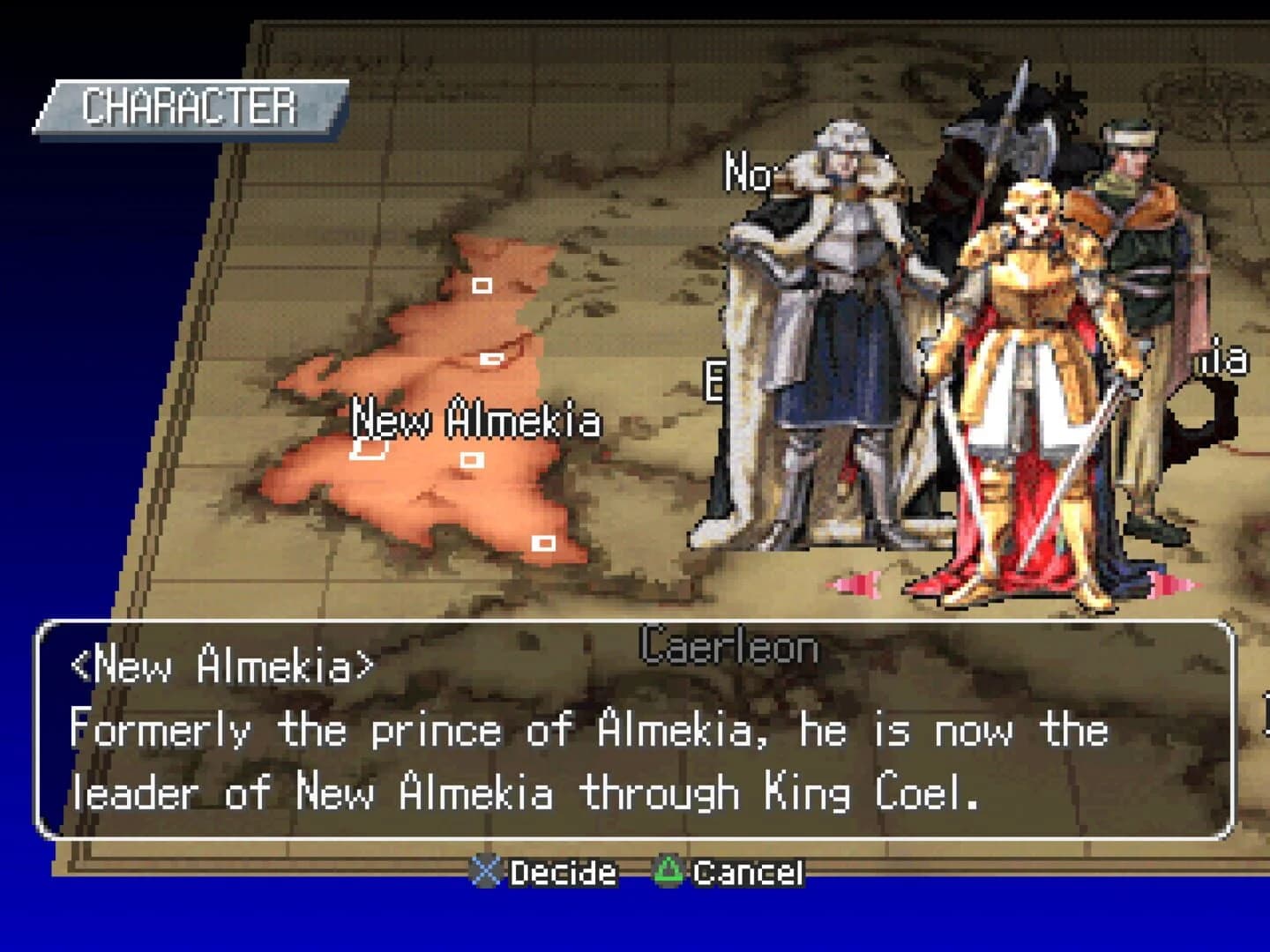The width and height of the screenshot is (1270, 952).
Task: Click the blue X Decide button icon
Action: click(485, 874)
